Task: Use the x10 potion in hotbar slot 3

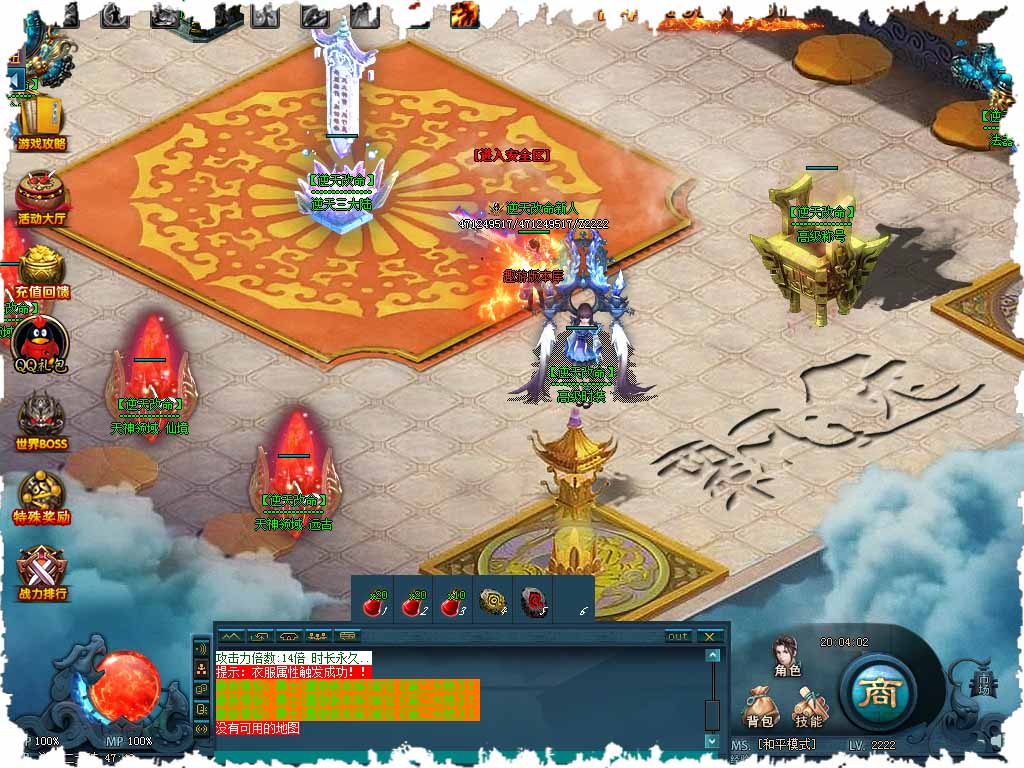Action: pyautogui.click(x=452, y=601)
